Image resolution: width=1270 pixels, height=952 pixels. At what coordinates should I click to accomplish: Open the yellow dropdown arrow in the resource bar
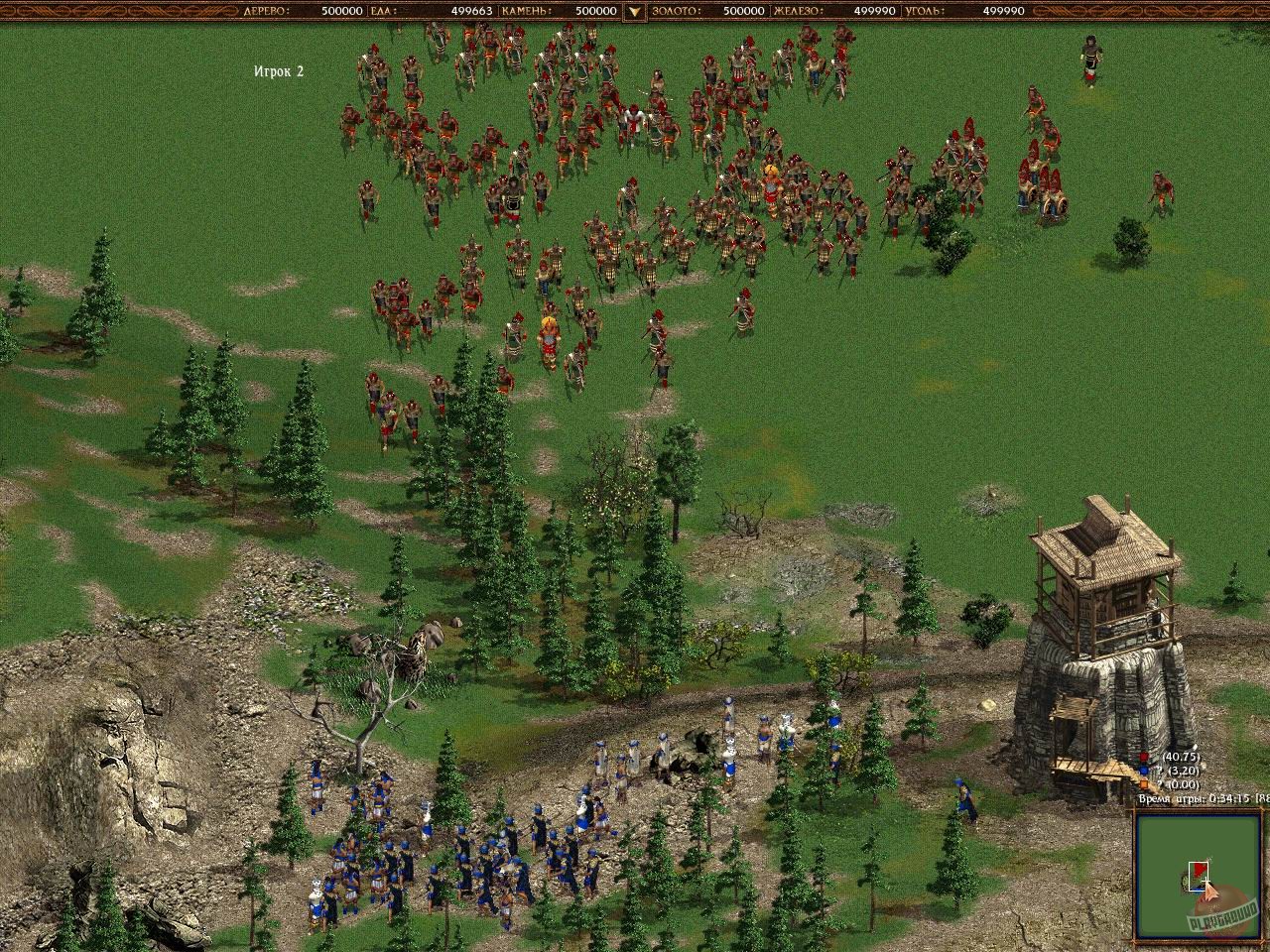tap(633, 12)
